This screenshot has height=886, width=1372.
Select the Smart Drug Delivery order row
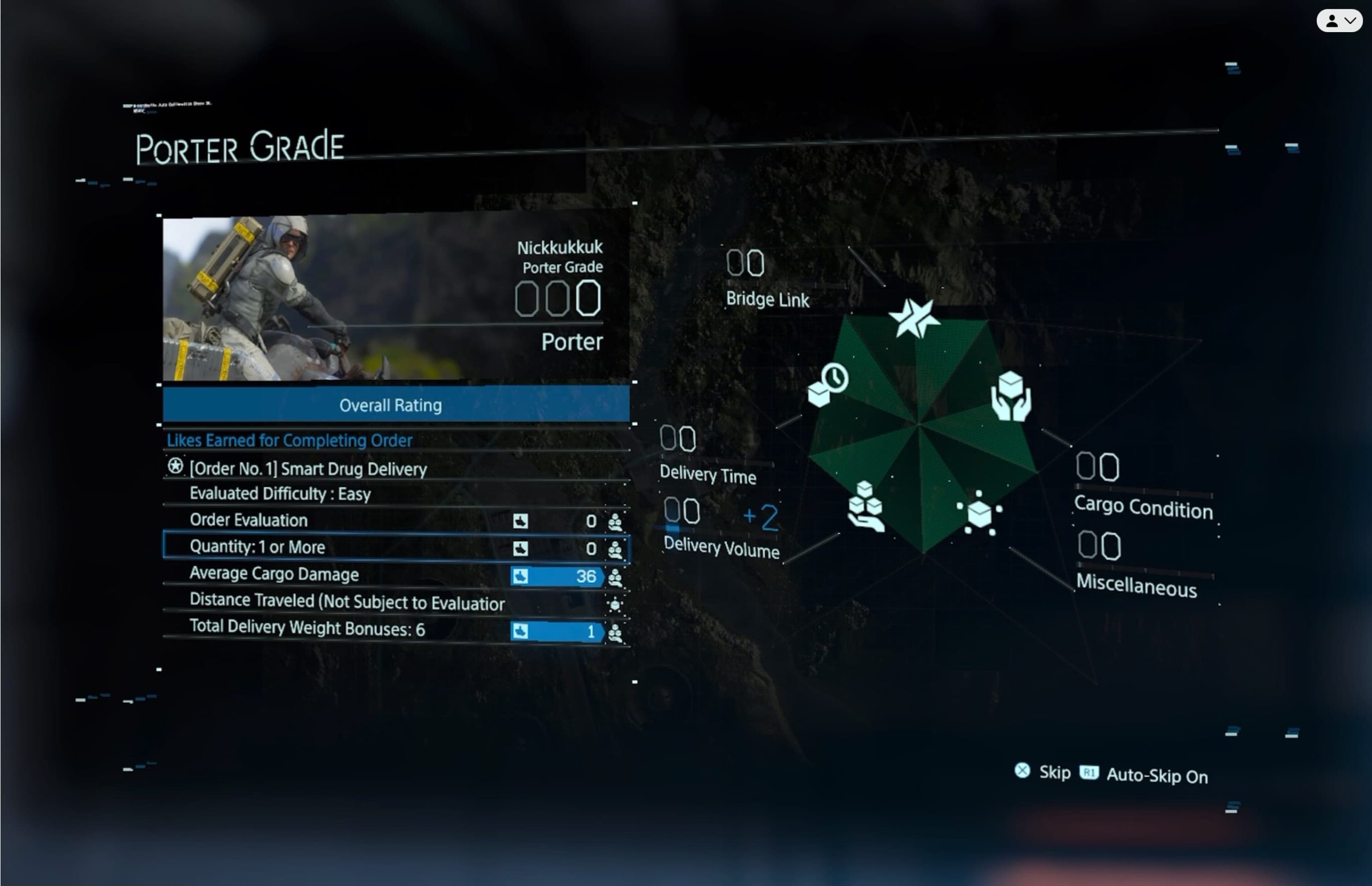coord(308,468)
